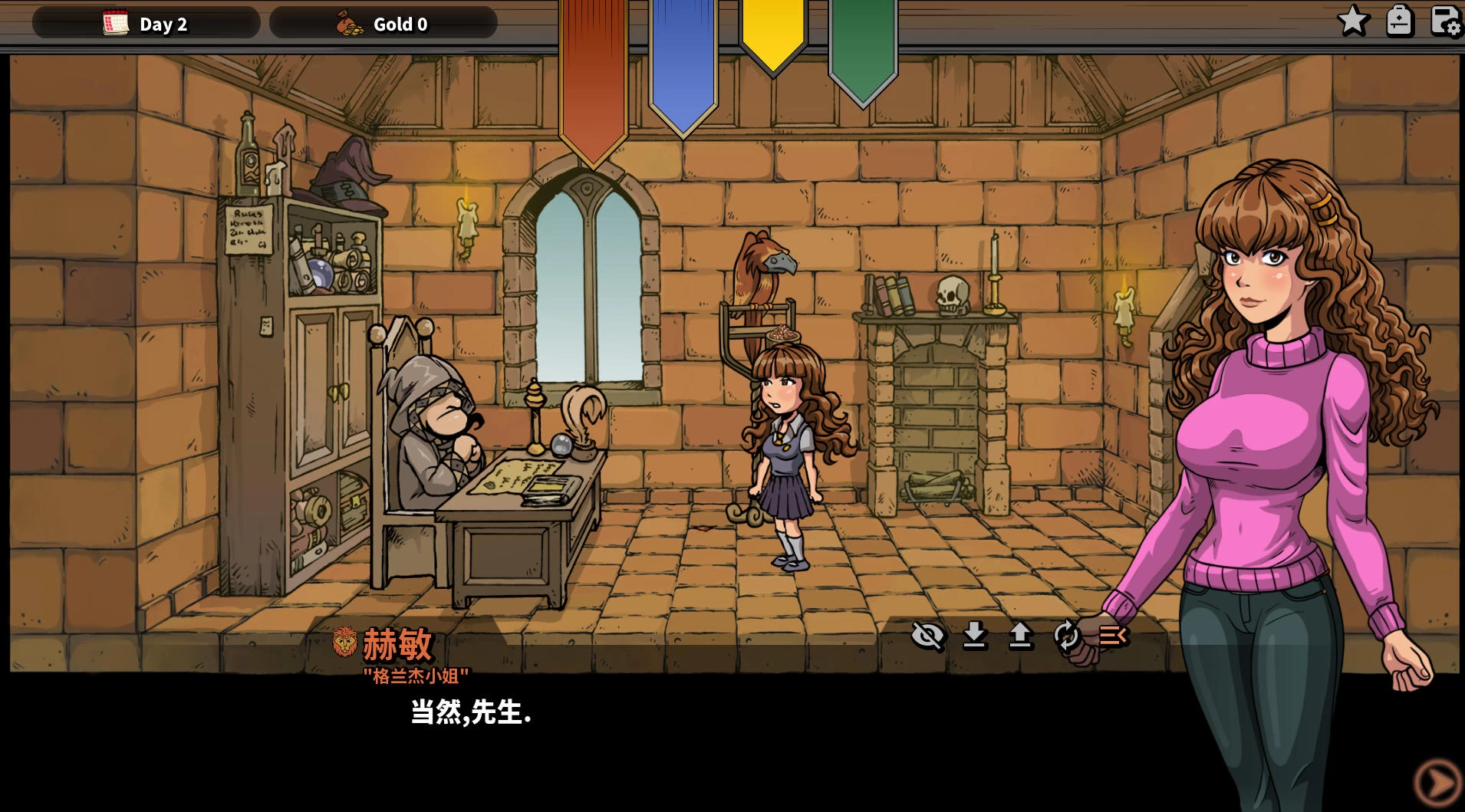Image resolution: width=1465 pixels, height=812 pixels.
Task: Open the backpack inventory
Action: 1399,21
